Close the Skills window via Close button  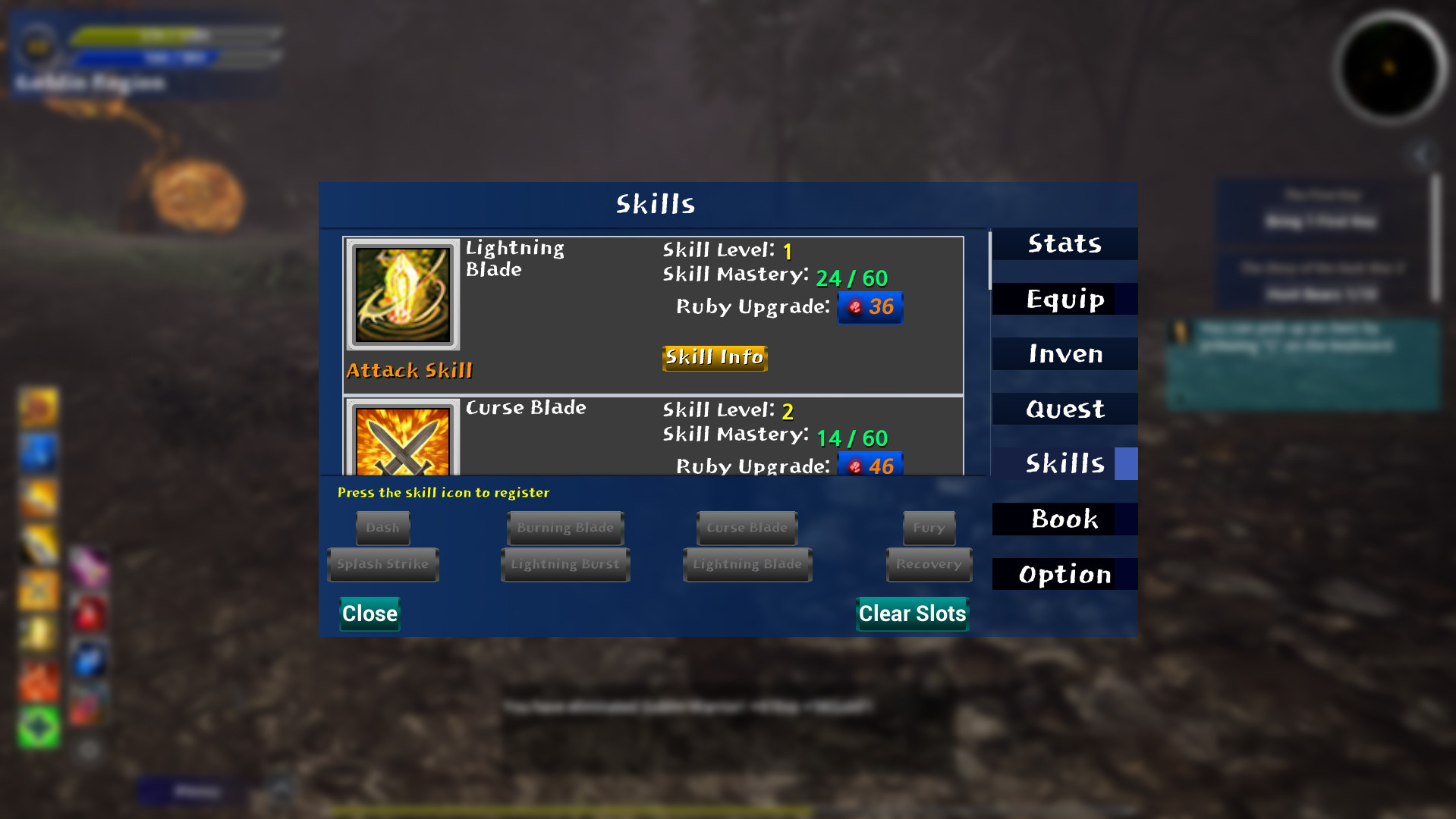(x=369, y=614)
